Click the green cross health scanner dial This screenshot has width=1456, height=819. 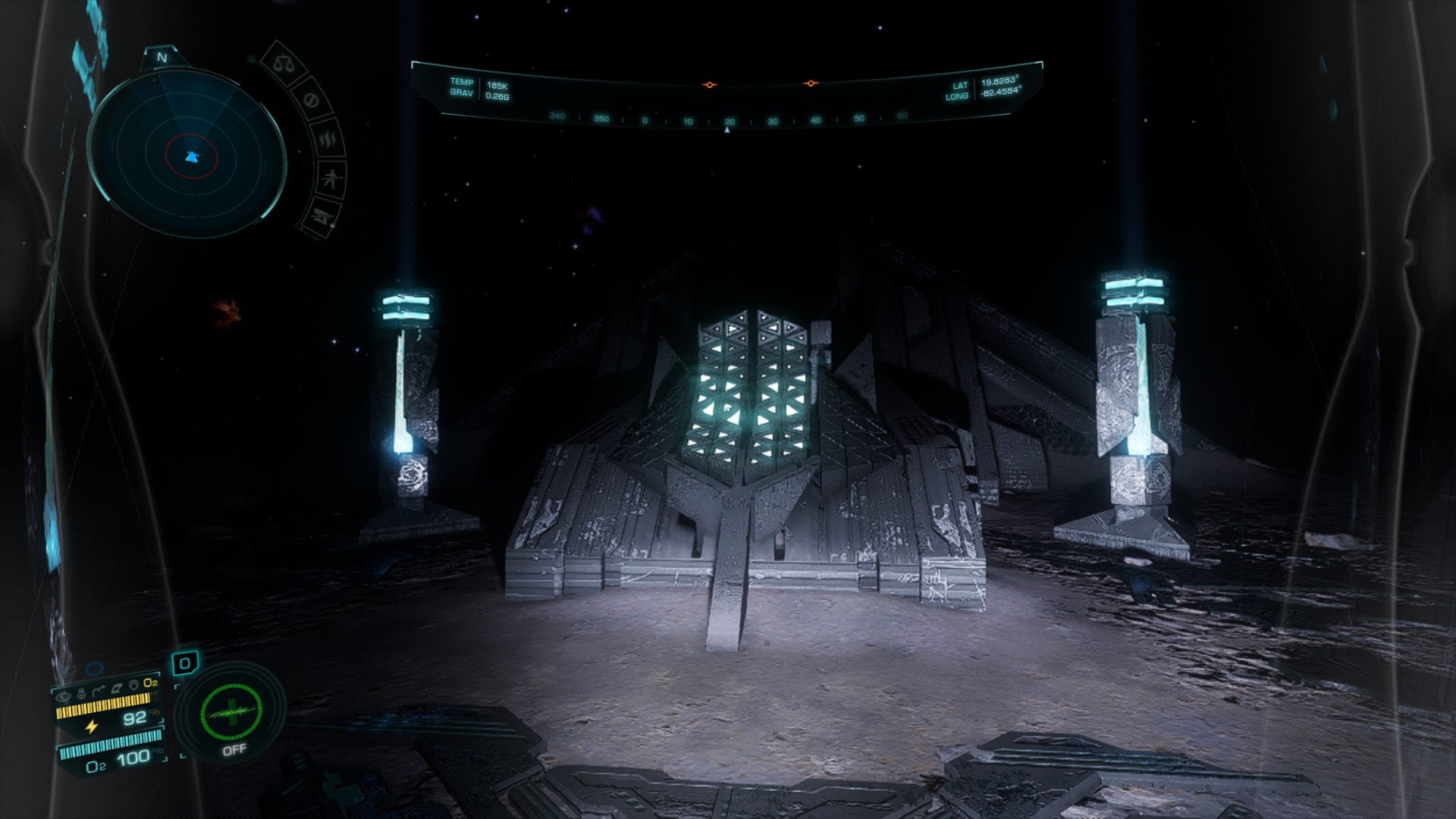[231, 713]
